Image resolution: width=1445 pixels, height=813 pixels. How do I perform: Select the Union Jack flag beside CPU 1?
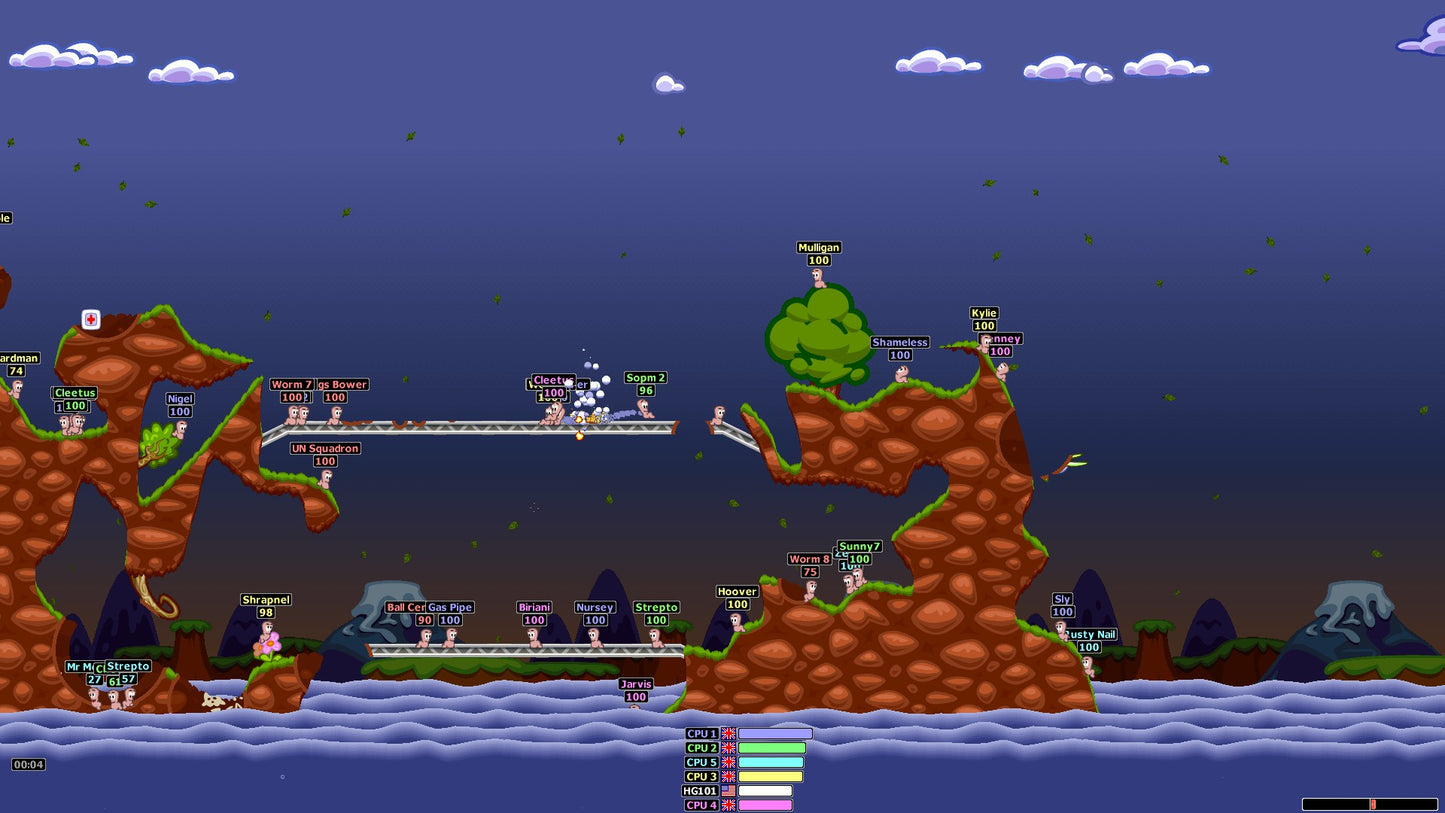[729, 733]
